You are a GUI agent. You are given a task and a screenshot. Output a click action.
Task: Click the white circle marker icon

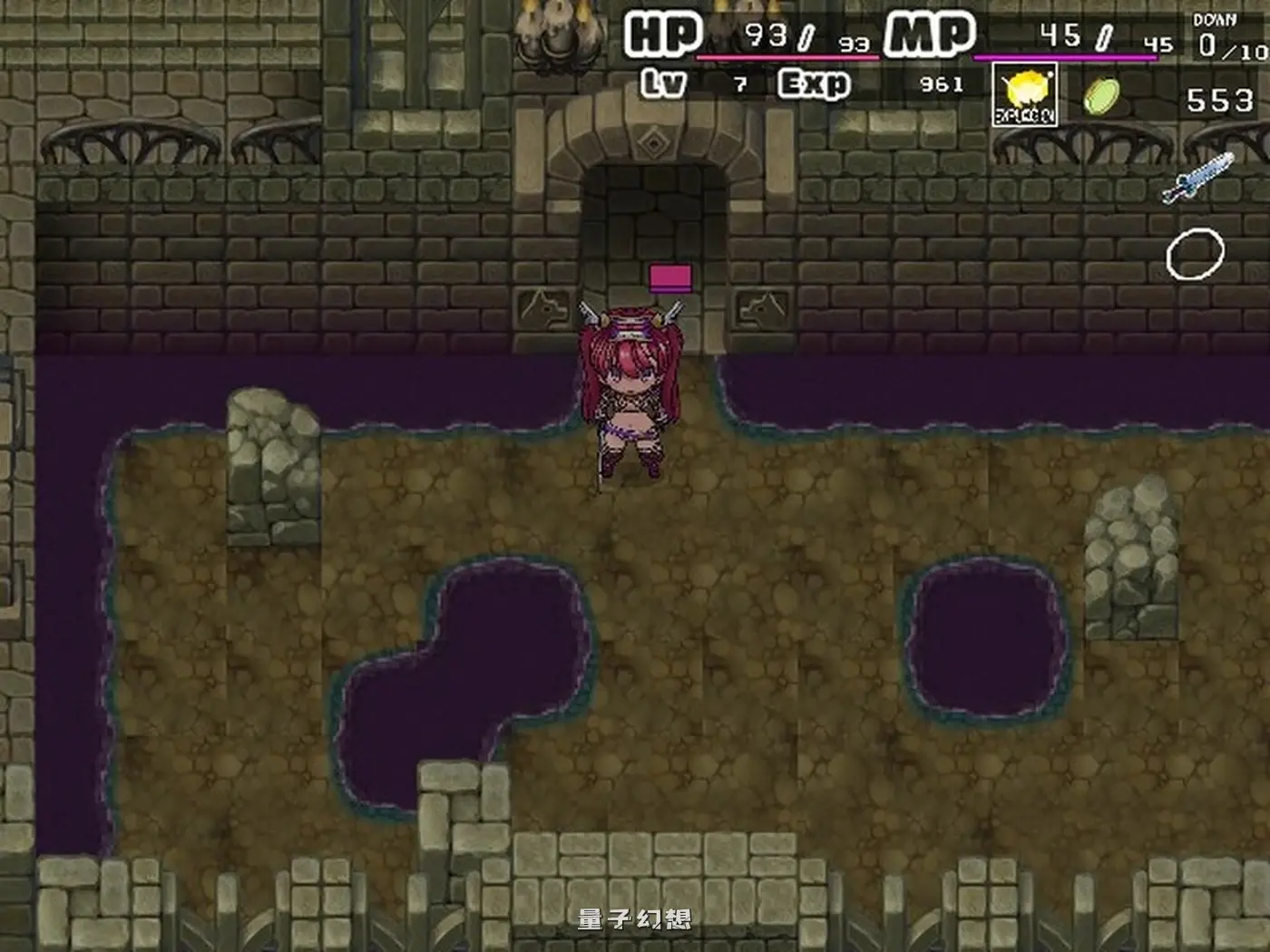coord(1197,254)
